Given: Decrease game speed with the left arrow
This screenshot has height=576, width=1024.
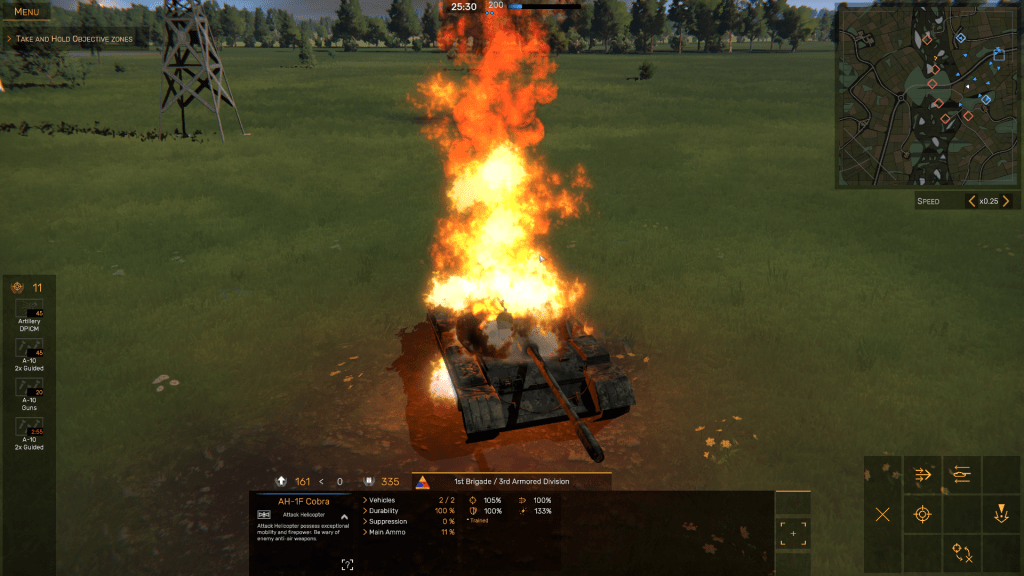Looking at the screenshot, I should pyautogui.click(x=971, y=201).
